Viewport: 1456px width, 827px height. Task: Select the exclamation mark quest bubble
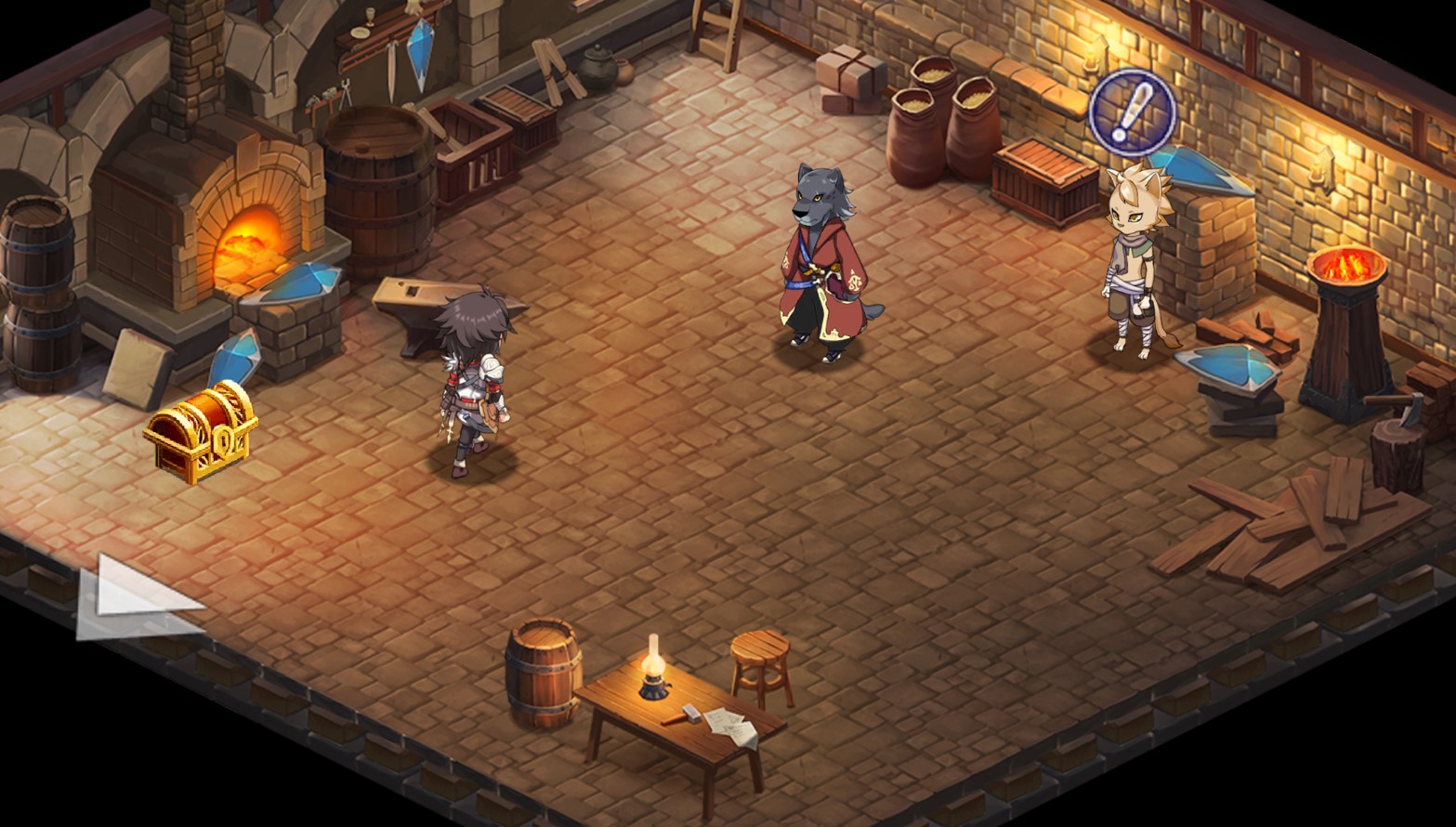point(1133,112)
